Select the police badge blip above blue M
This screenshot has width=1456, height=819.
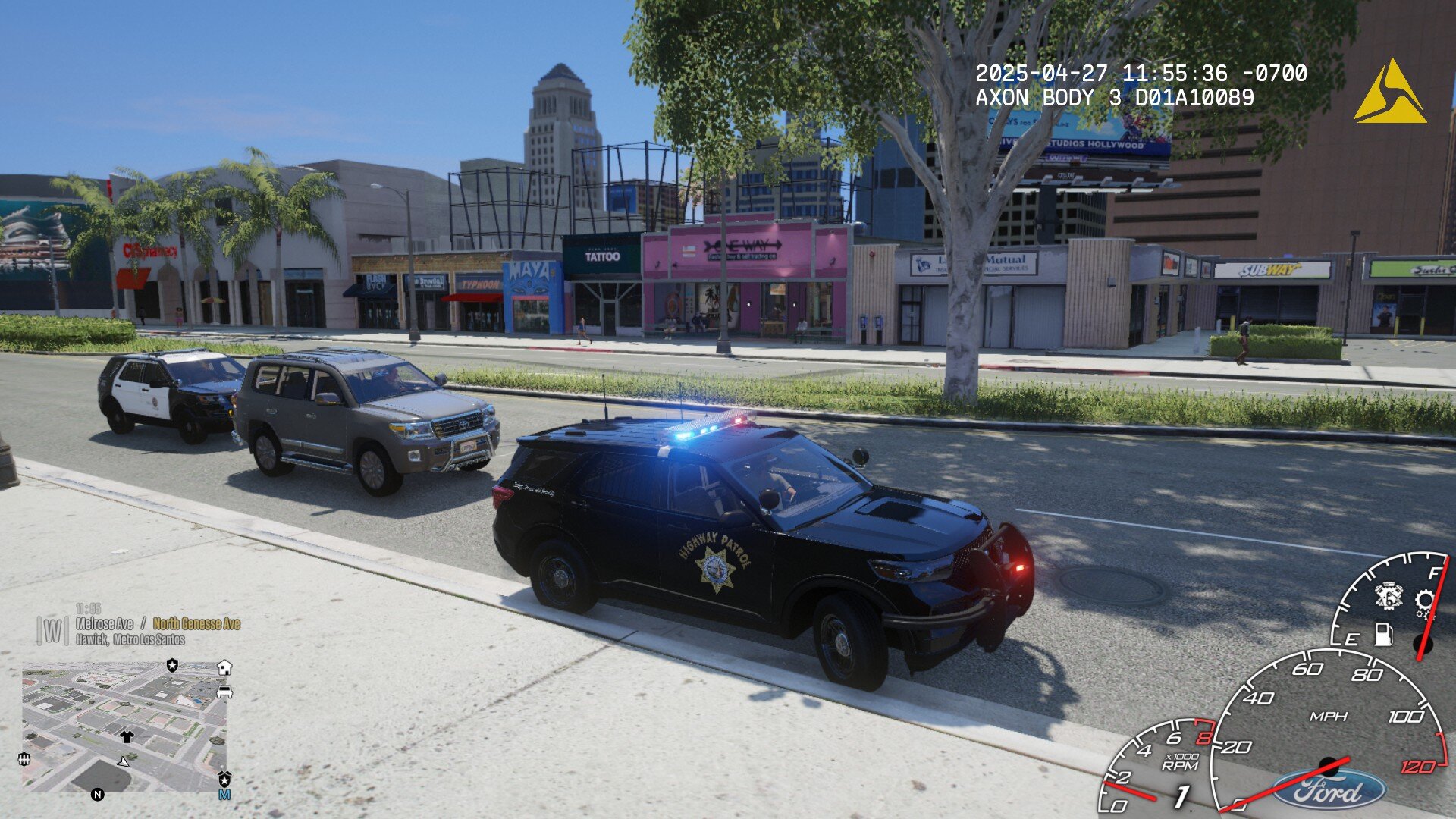224,779
